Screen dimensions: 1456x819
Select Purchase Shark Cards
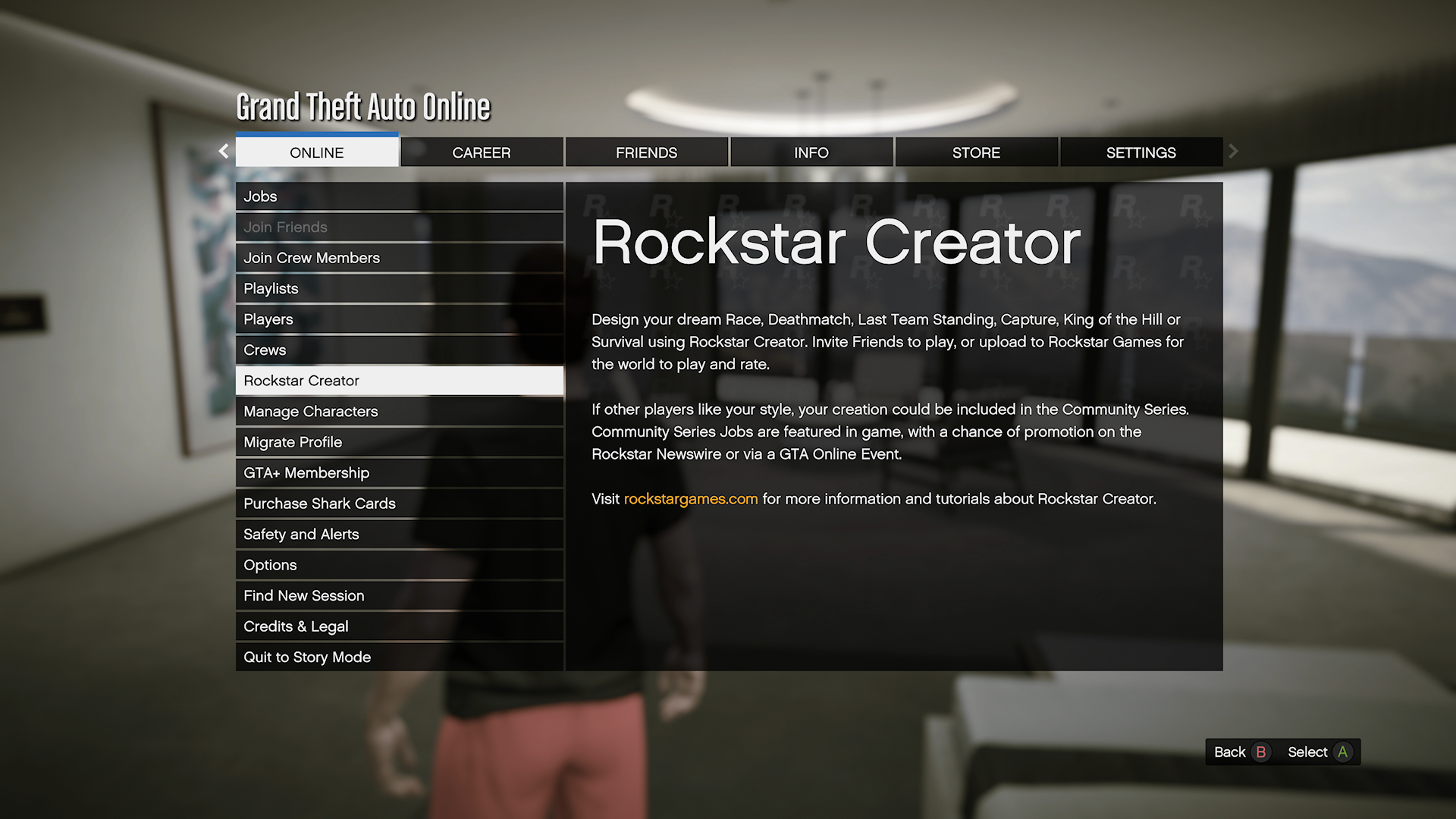pos(399,504)
